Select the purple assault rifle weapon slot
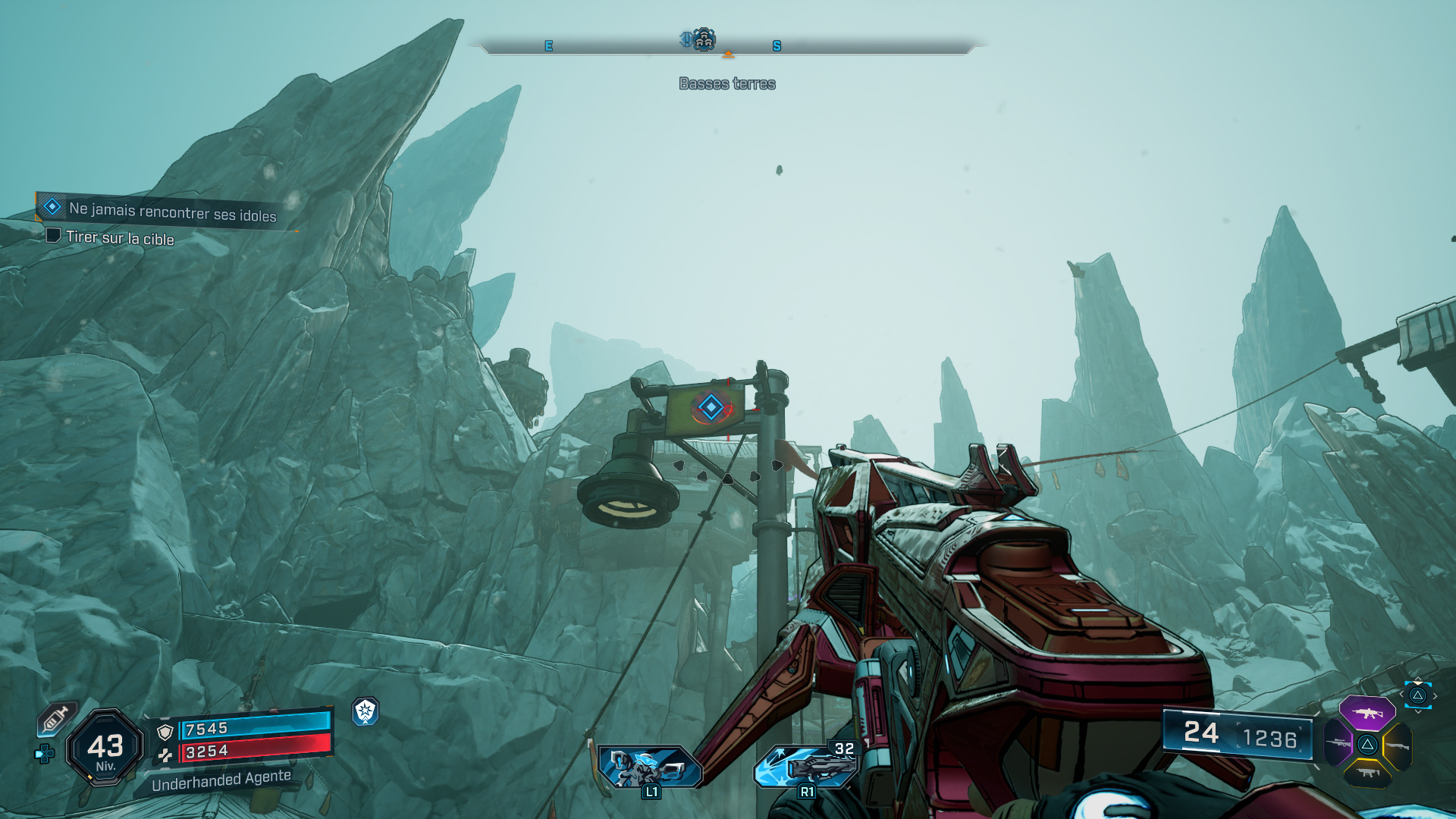 pos(1367,713)
